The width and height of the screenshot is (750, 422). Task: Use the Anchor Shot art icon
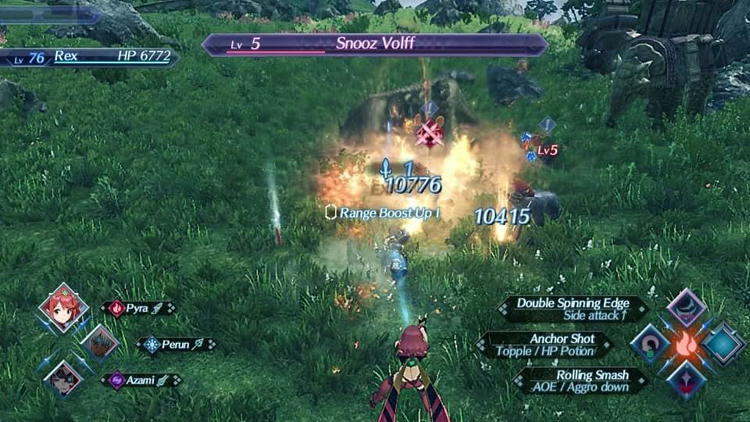coord(651,344)
